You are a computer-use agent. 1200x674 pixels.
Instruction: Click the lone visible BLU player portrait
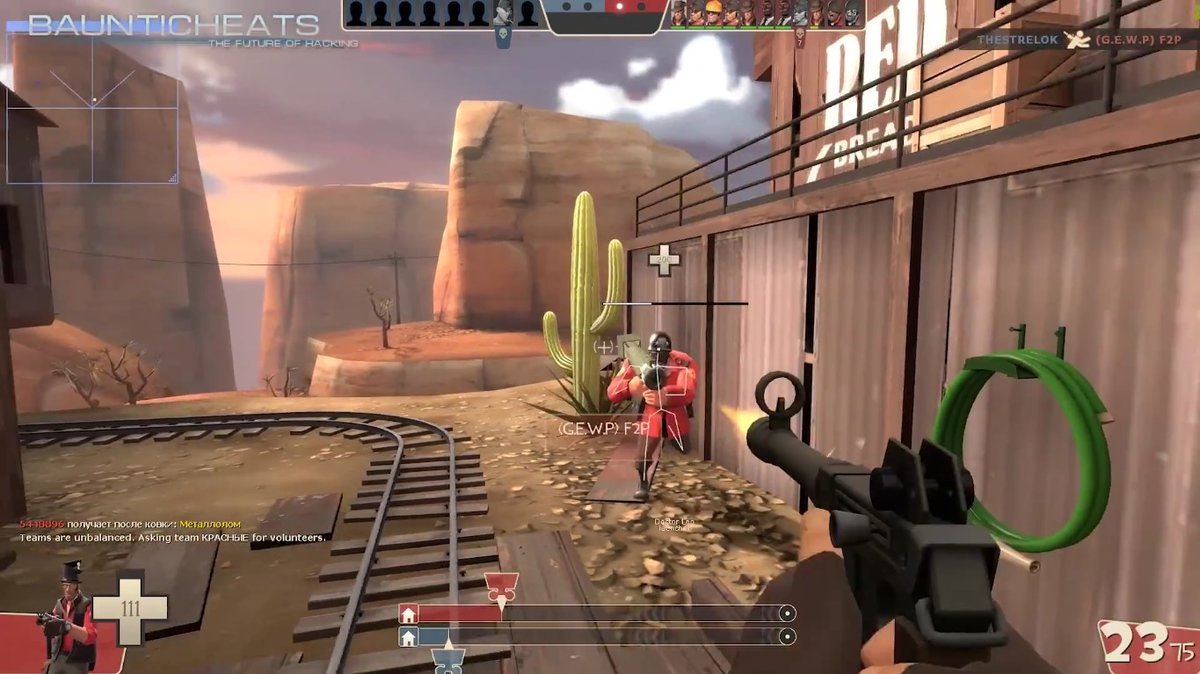(503, 13)
